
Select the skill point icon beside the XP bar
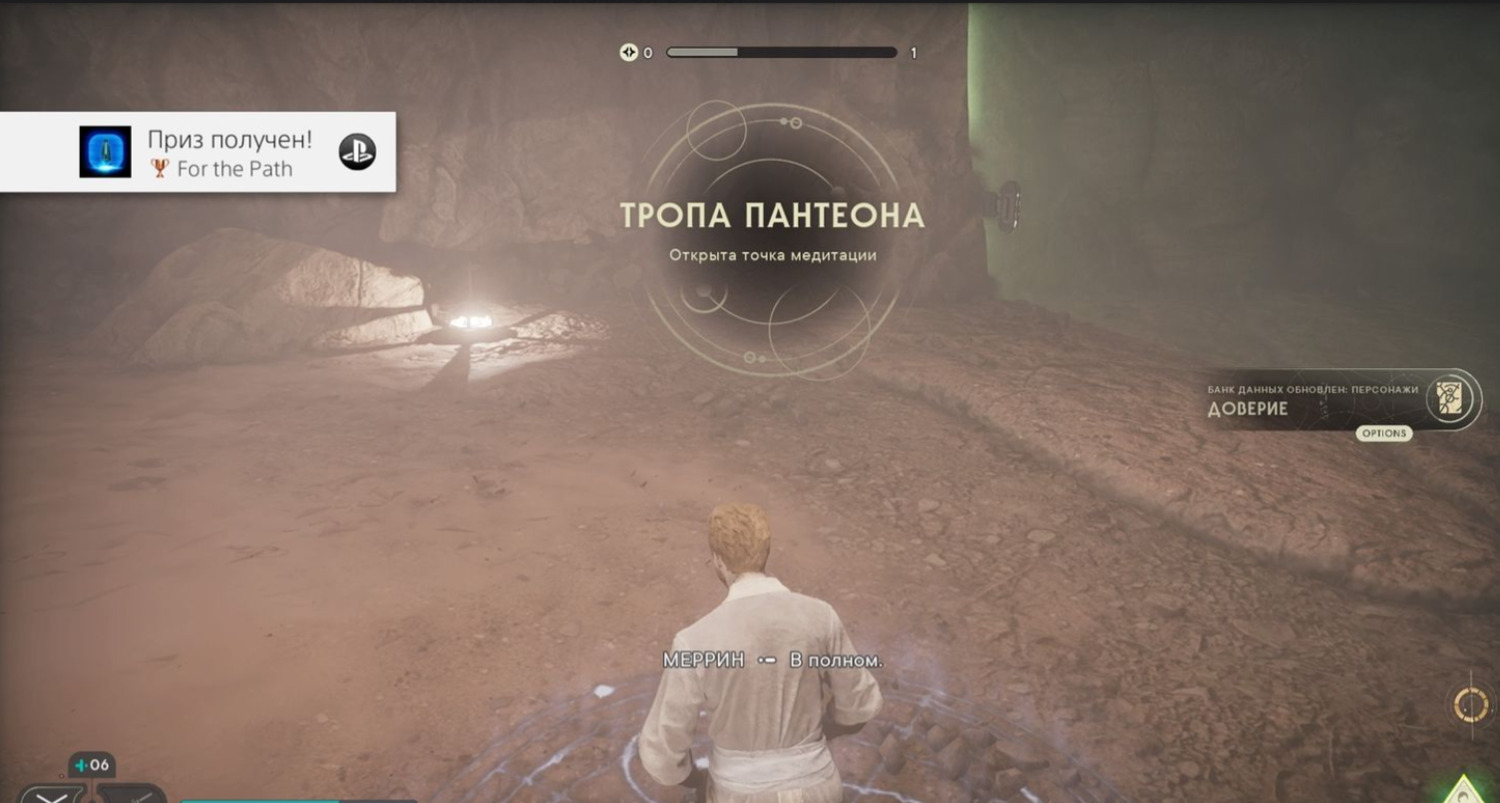coord(628,53)
